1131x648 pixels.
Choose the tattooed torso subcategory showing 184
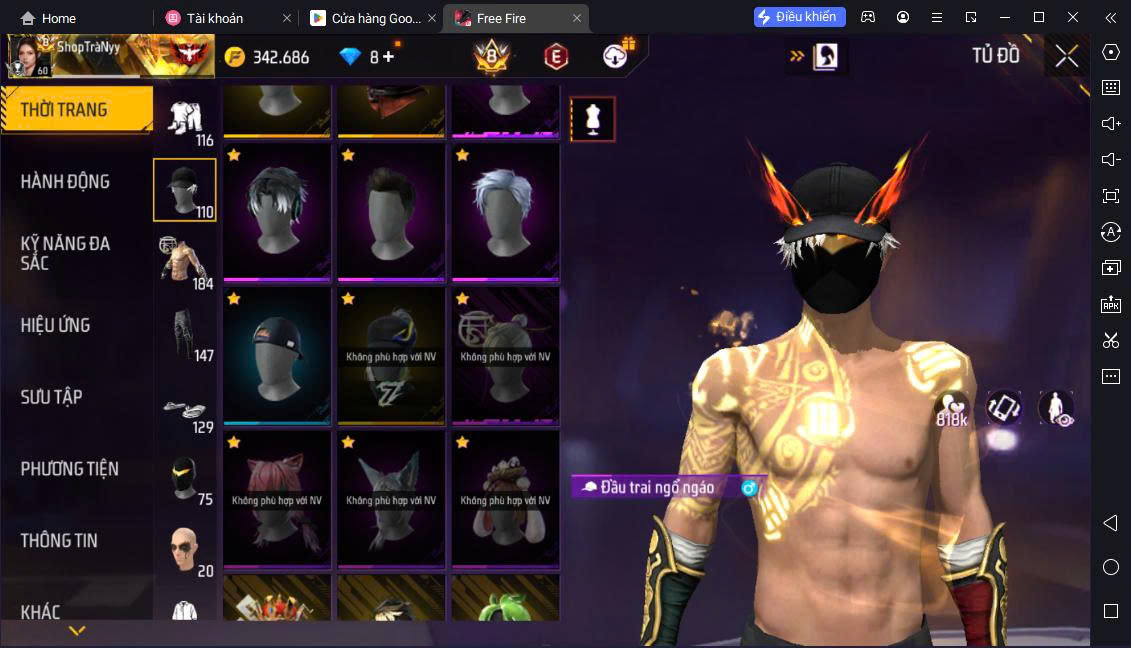(x=184, y=262)
